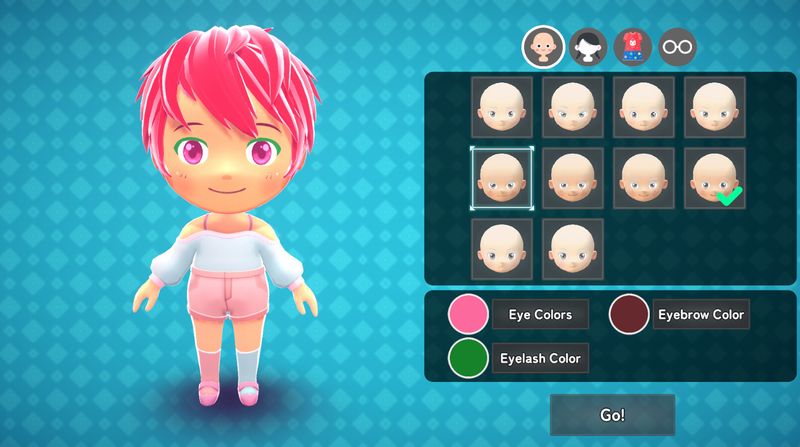
Task: Switch to the clothing outfit tab
Action: click(x=633, y=46)
